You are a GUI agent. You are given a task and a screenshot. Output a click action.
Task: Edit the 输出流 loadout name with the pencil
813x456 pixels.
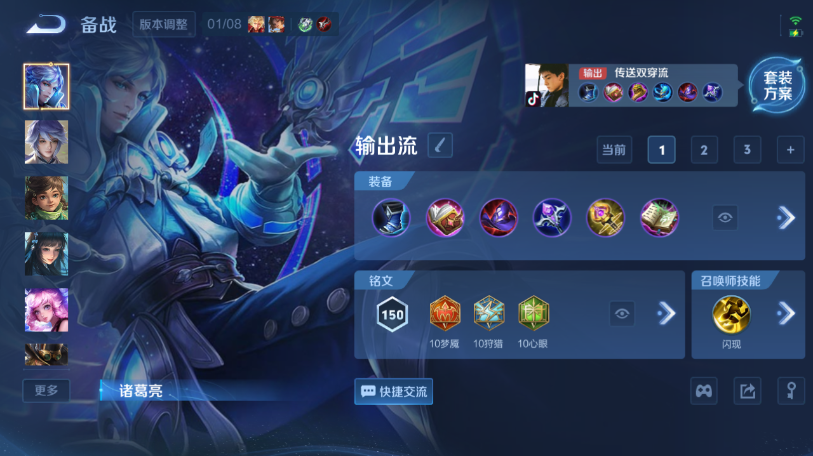tap(440, 145)
